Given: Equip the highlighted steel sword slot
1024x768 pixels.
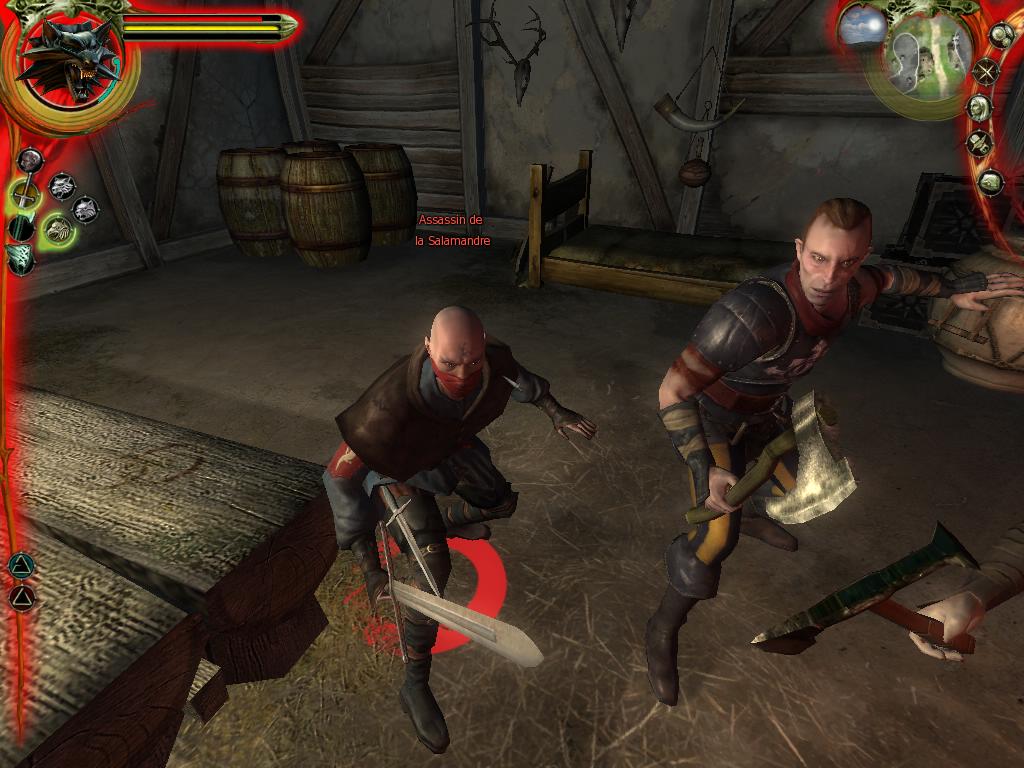Looking at the screenshot, I should 25,193.
